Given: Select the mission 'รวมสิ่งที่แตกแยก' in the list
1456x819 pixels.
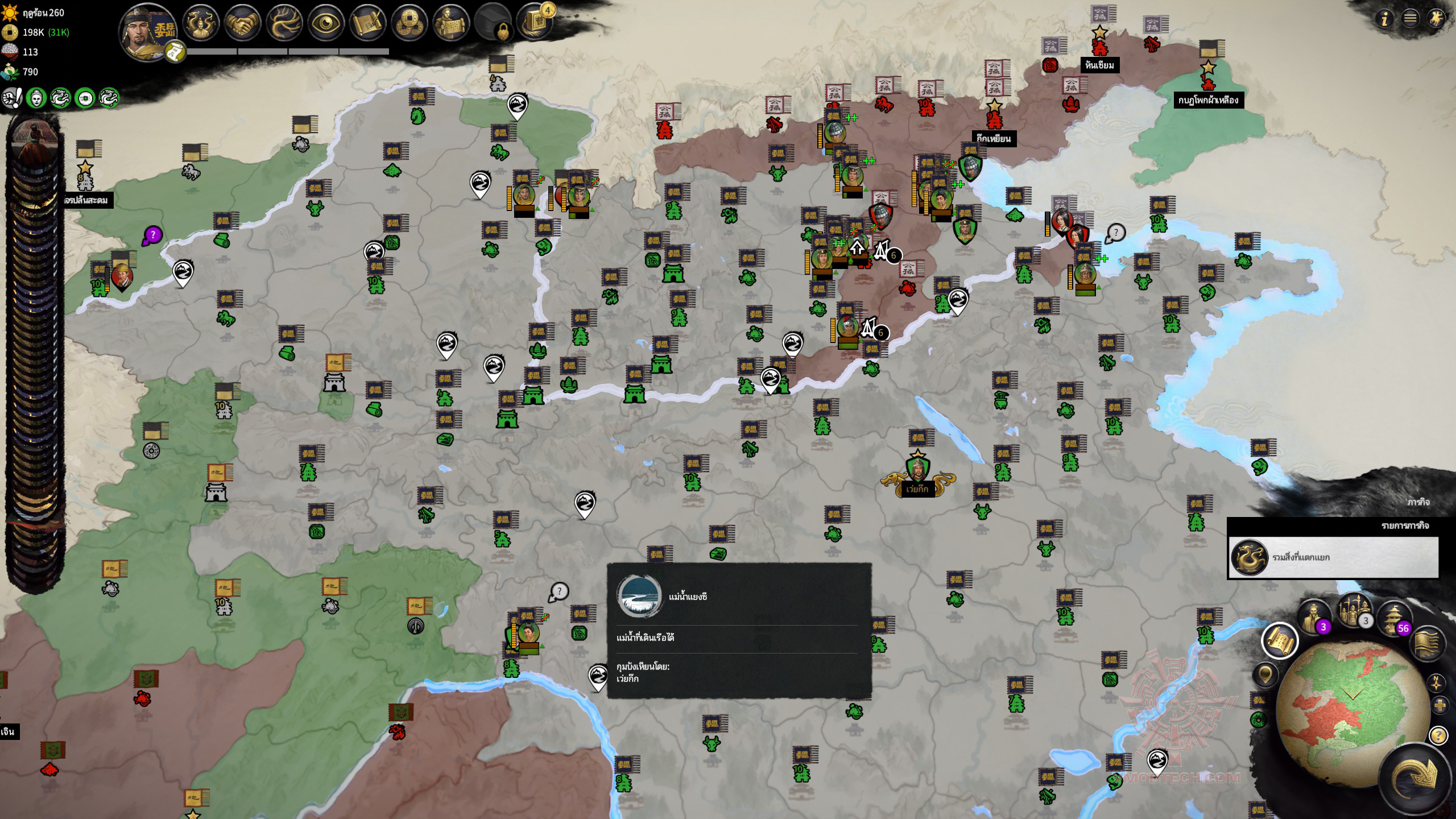Looking at the screenshot, I should (x=1333, y=557).
